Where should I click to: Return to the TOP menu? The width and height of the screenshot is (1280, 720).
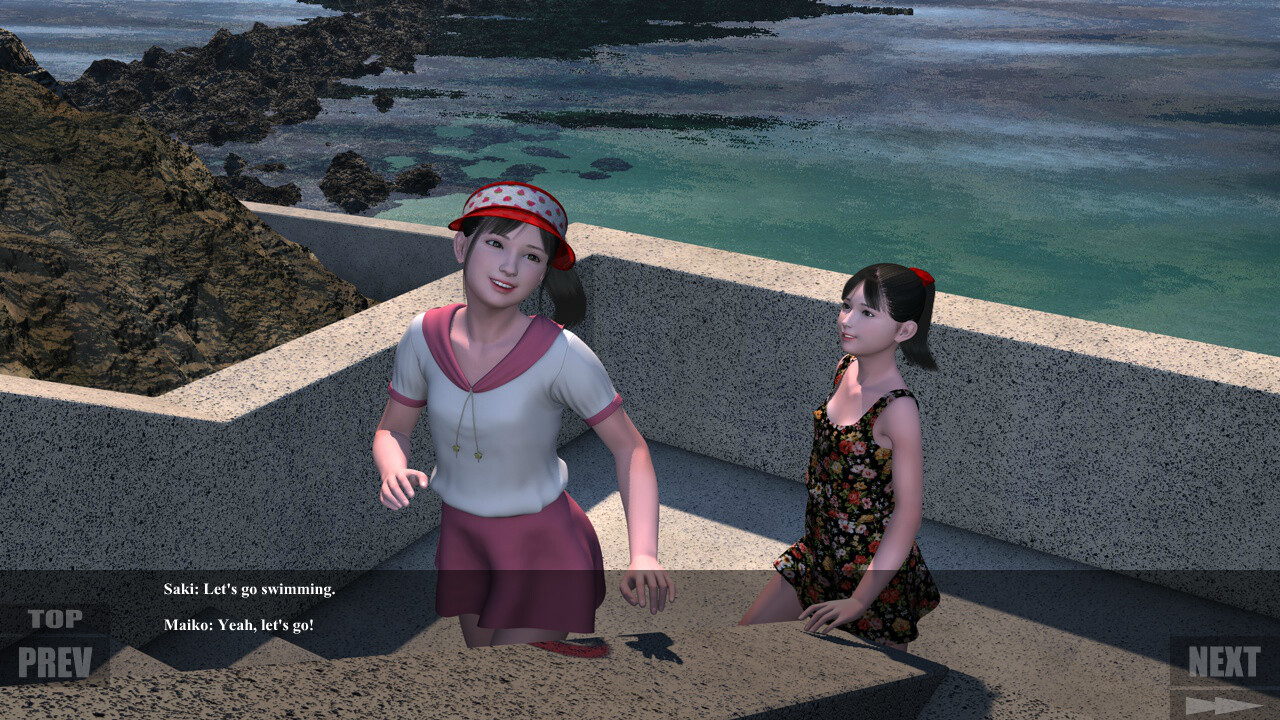tap(55, 619)
